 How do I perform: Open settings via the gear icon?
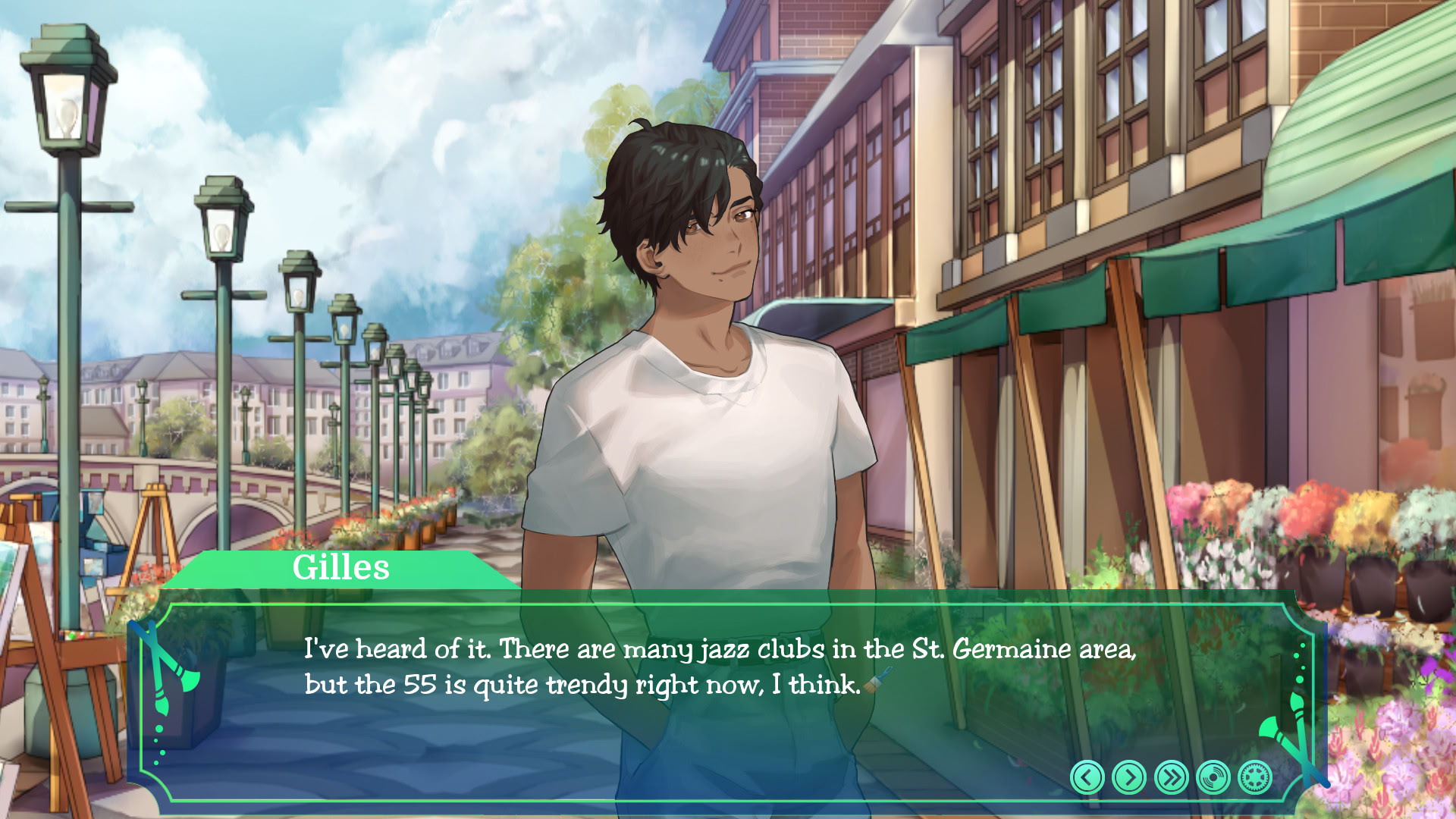coord(1254,777)
